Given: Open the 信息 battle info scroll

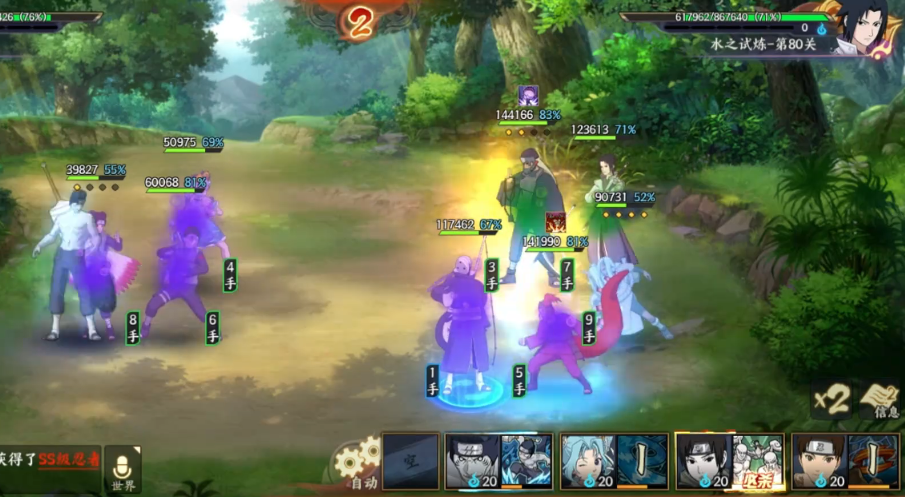Looking at the screenshot, I should pos(881,400).
